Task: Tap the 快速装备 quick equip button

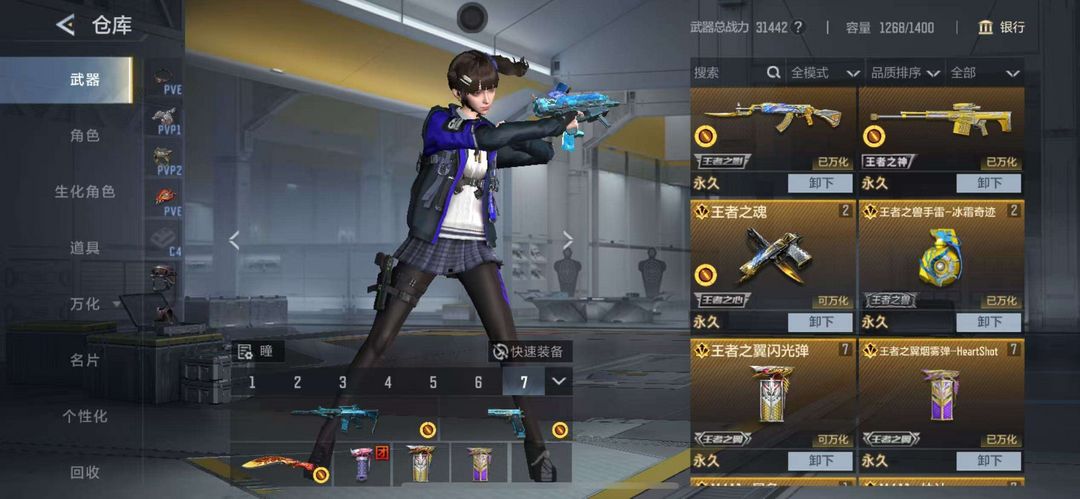Action: (527, 351)
